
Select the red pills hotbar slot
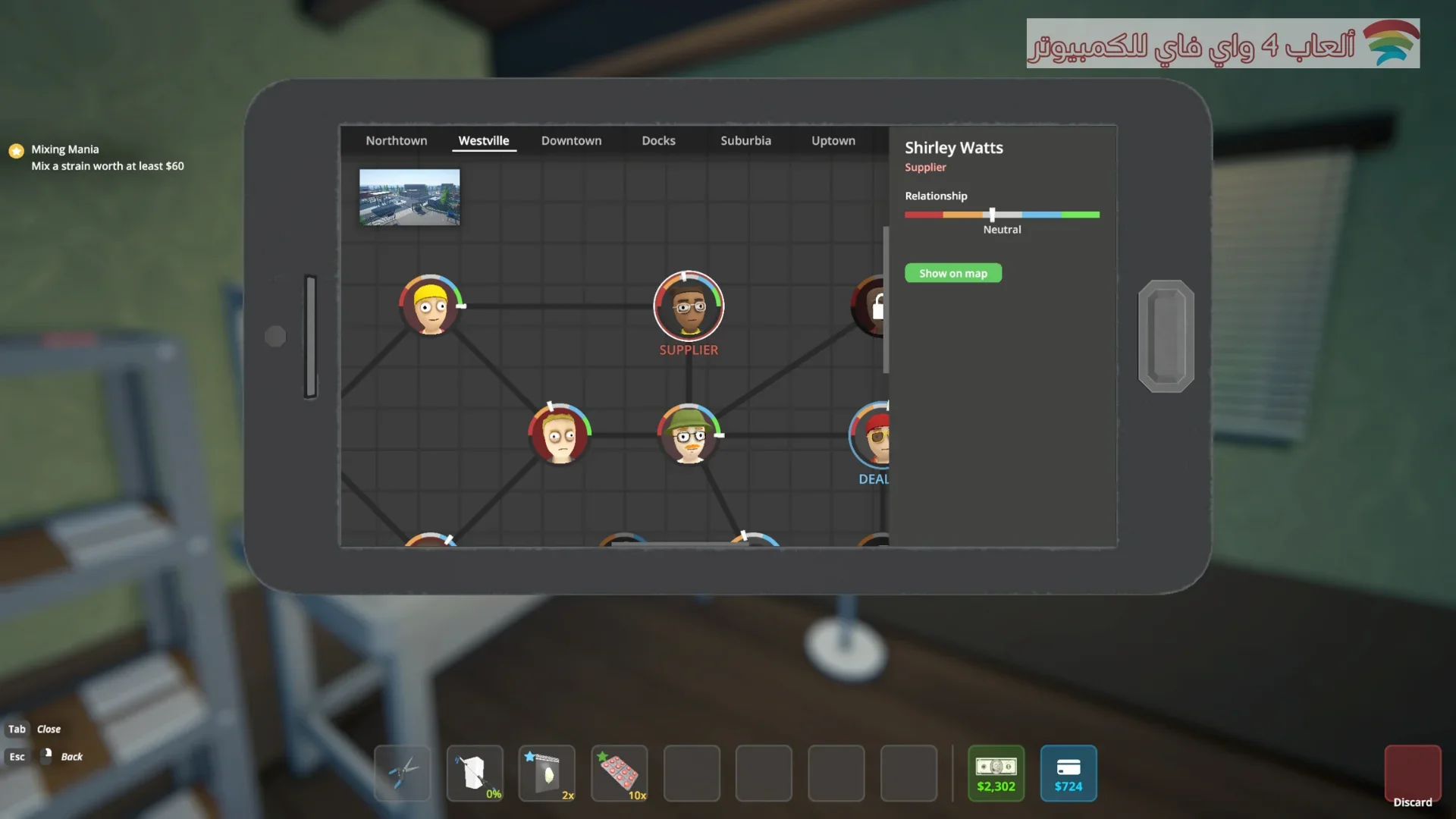620,773
